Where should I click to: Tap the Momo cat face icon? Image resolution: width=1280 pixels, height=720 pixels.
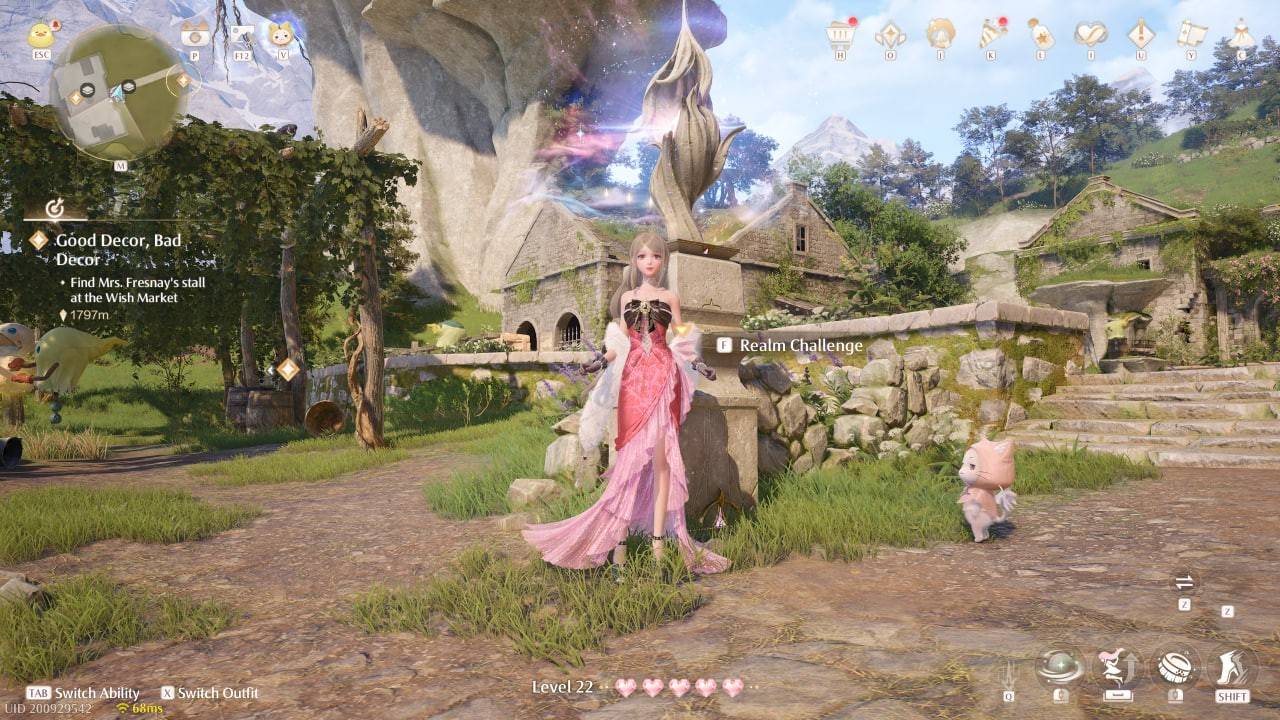tap(281, 35)
